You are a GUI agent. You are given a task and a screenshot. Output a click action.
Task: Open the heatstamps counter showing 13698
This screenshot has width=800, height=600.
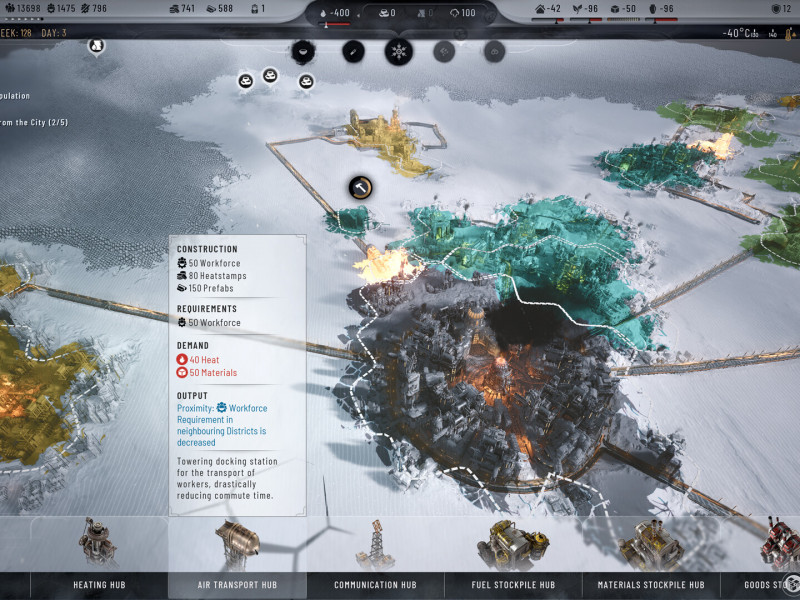tap(22, 9)
